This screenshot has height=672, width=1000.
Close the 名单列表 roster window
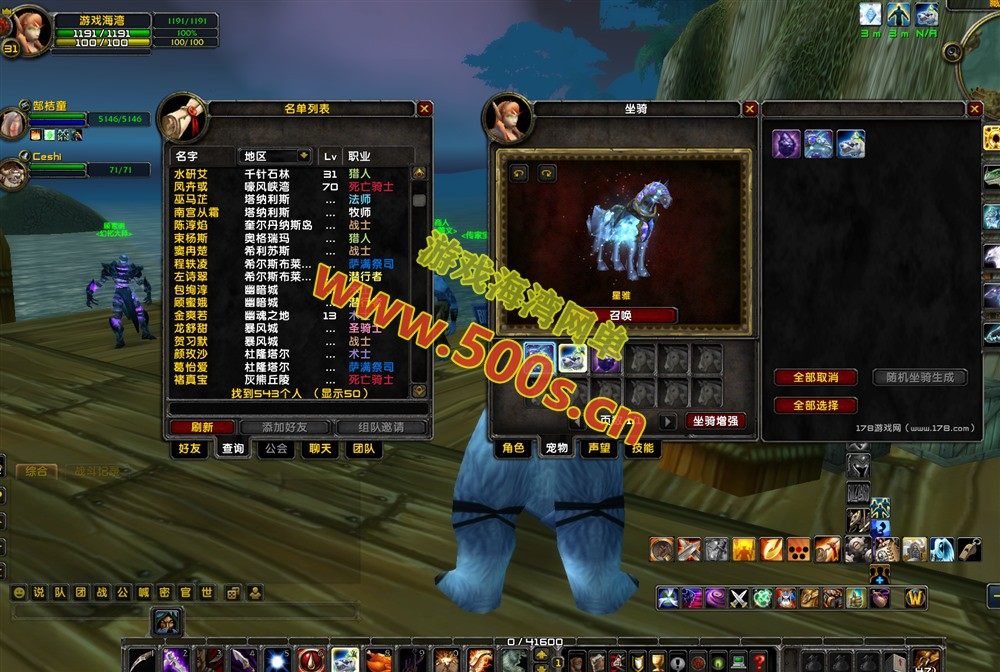(x=425, y=108)
